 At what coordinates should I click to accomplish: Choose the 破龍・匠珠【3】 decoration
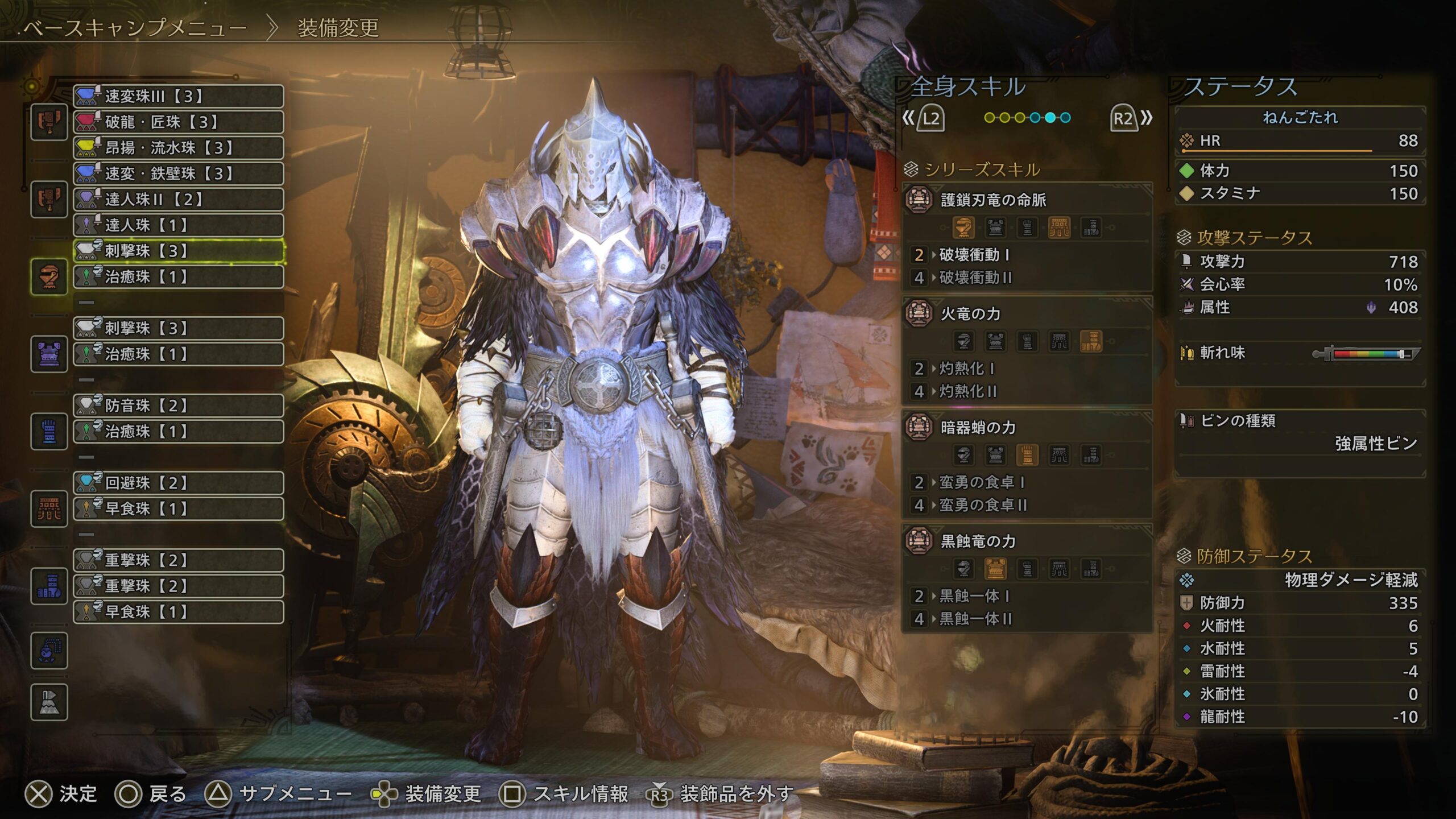pyautogui.click(x=179, y=122)
